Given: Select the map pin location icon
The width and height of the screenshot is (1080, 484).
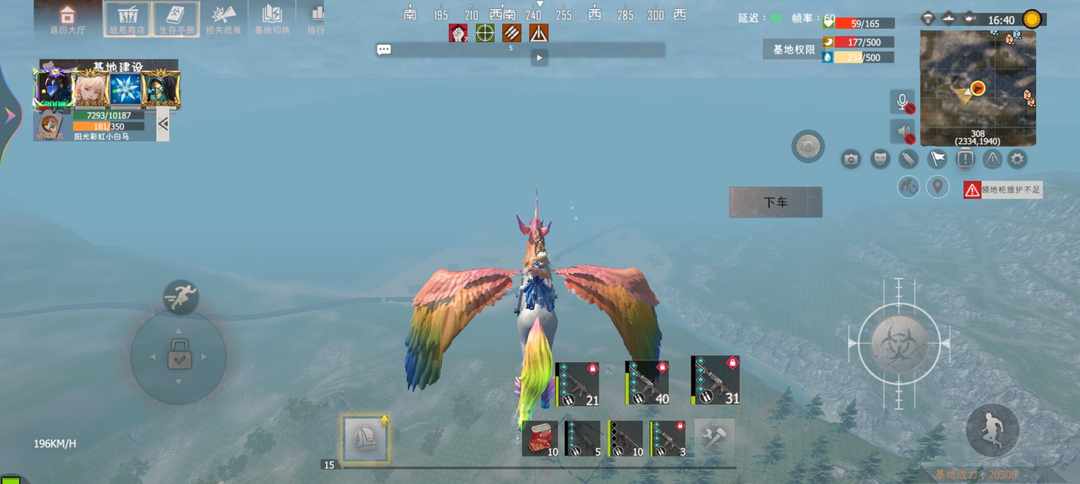Looking at the screenshot, I should pyautogui.click(x=937, y=187).
